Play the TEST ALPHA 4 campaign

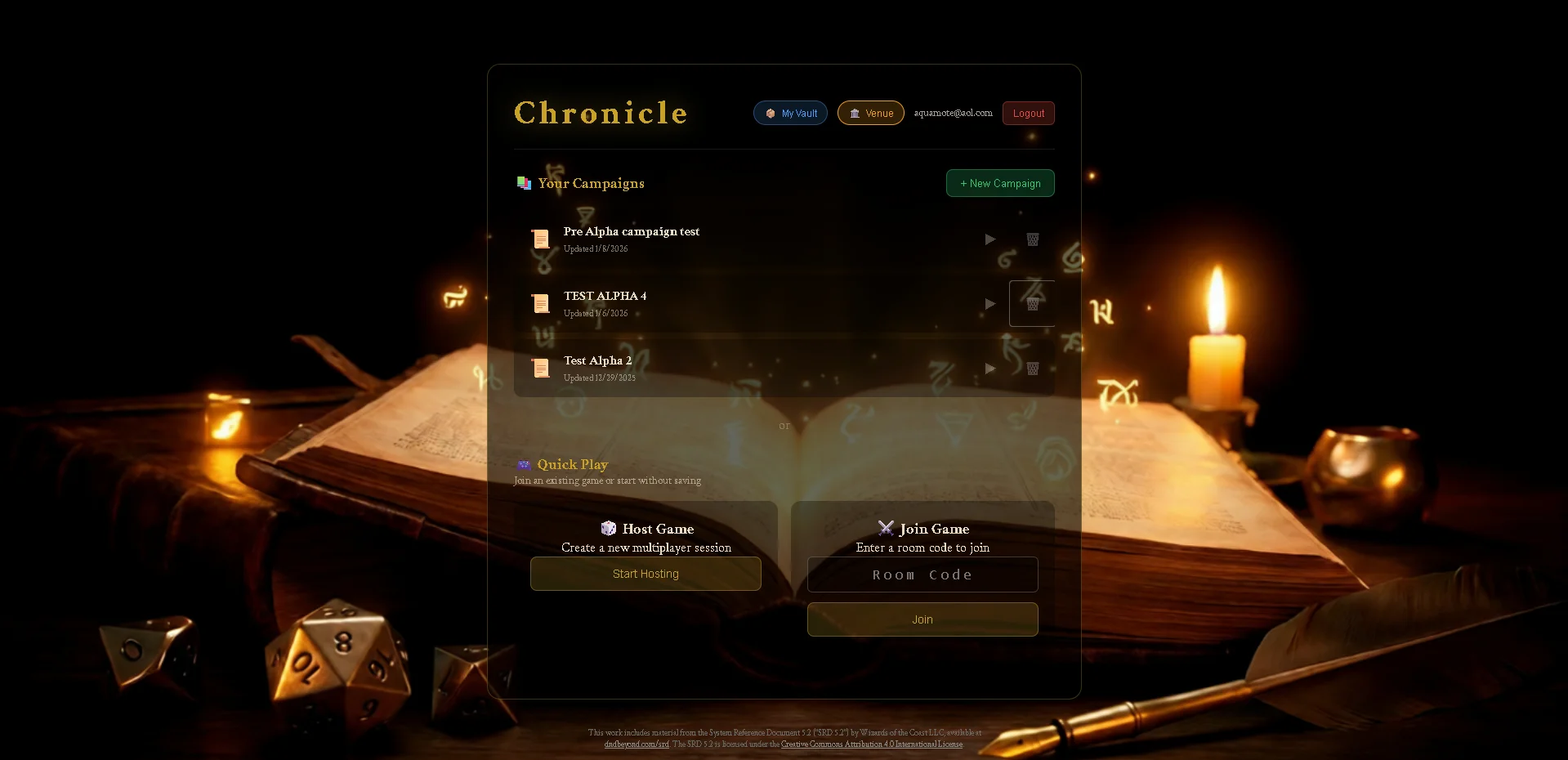click(989, 304)
